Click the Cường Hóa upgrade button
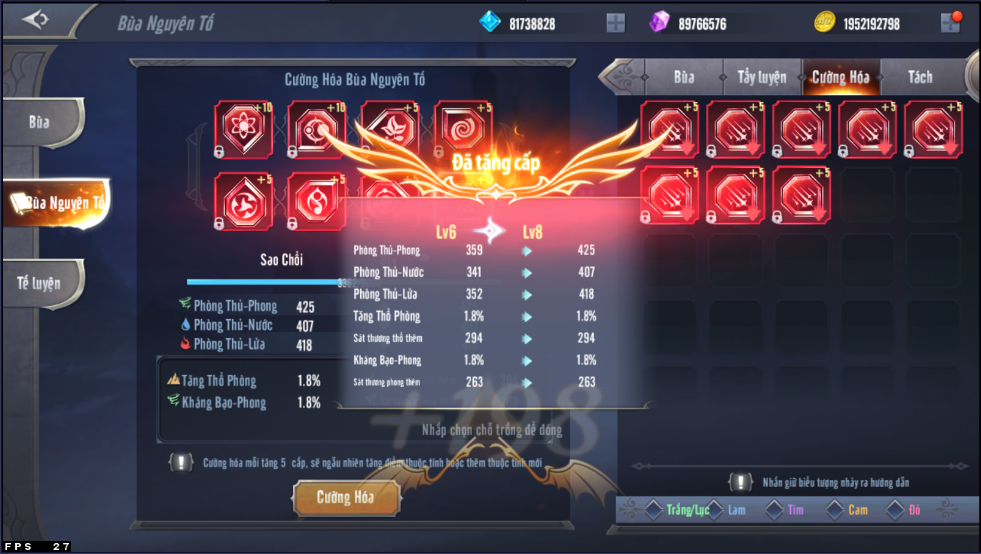This screenshot has height=554, width=981. (x=346, y=497)
